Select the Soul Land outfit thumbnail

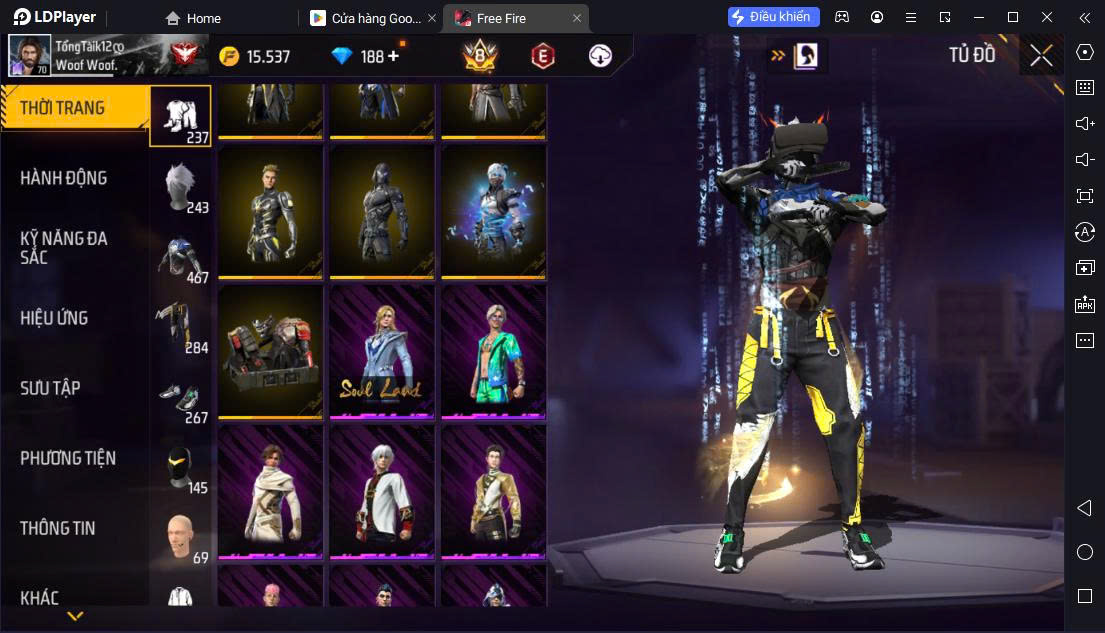(381, 351)
